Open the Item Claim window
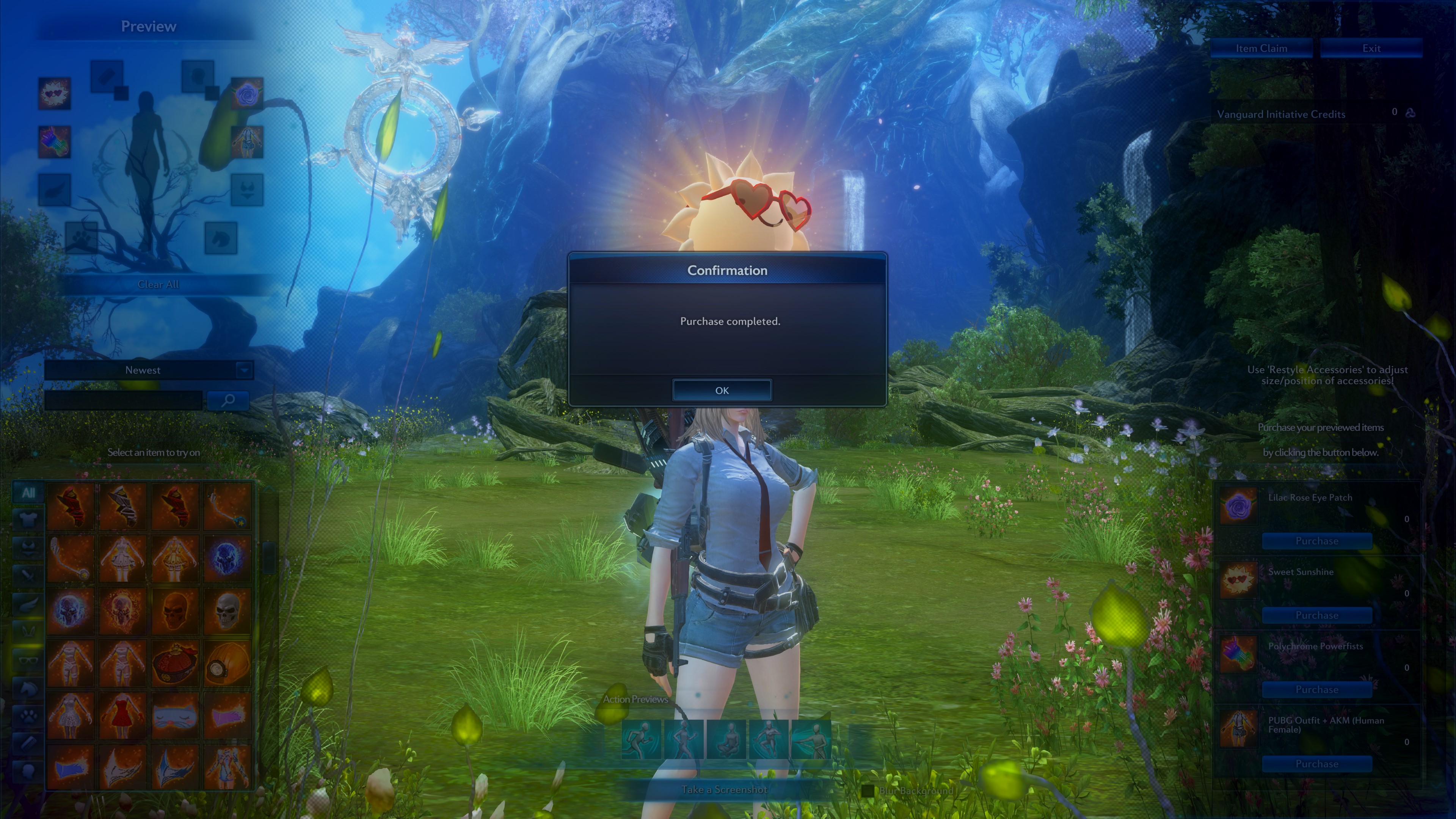This screenshot has width=1456, height=819. [x=1261, y=49]
